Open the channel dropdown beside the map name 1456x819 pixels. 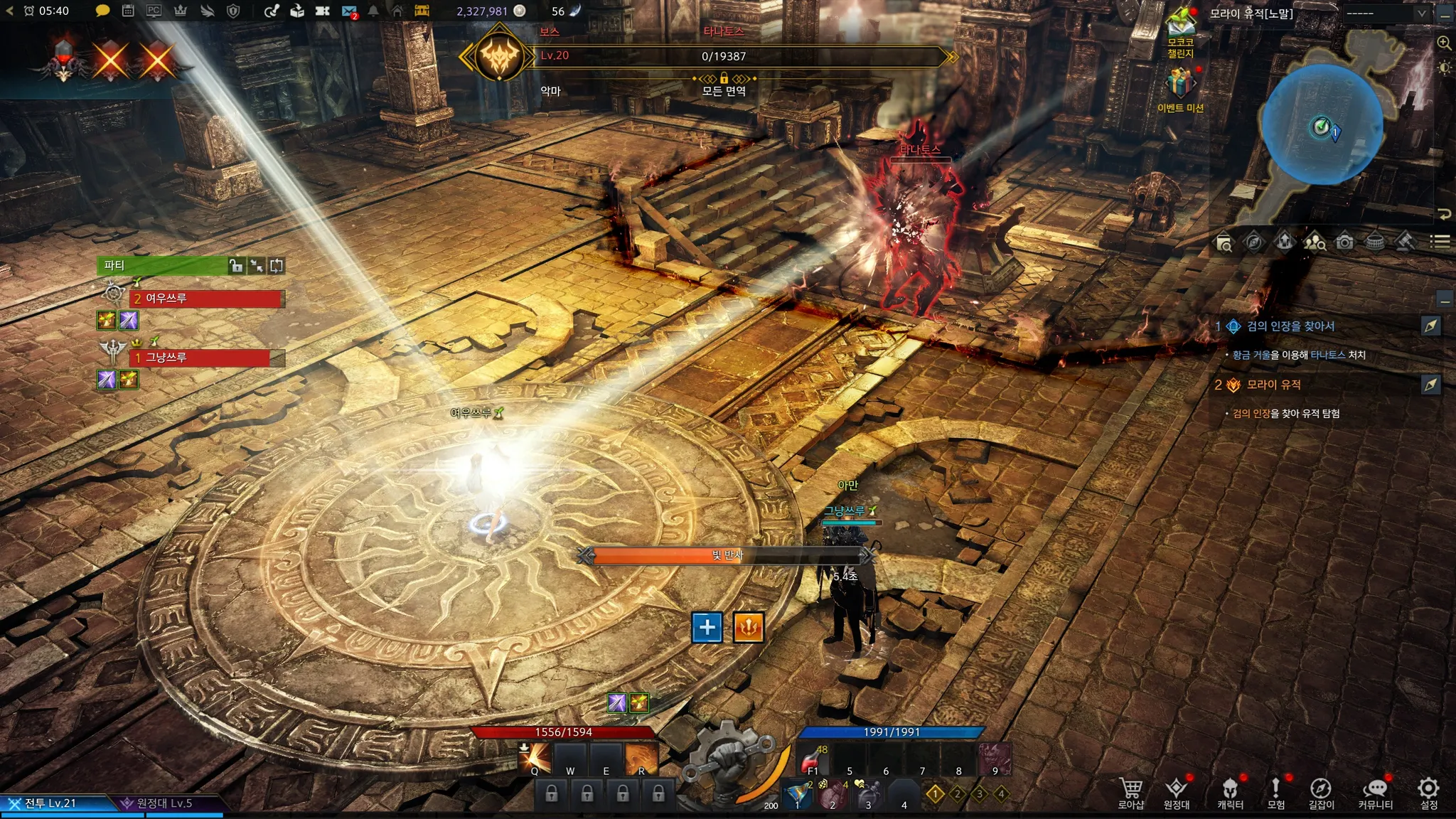coord(1385,14)
